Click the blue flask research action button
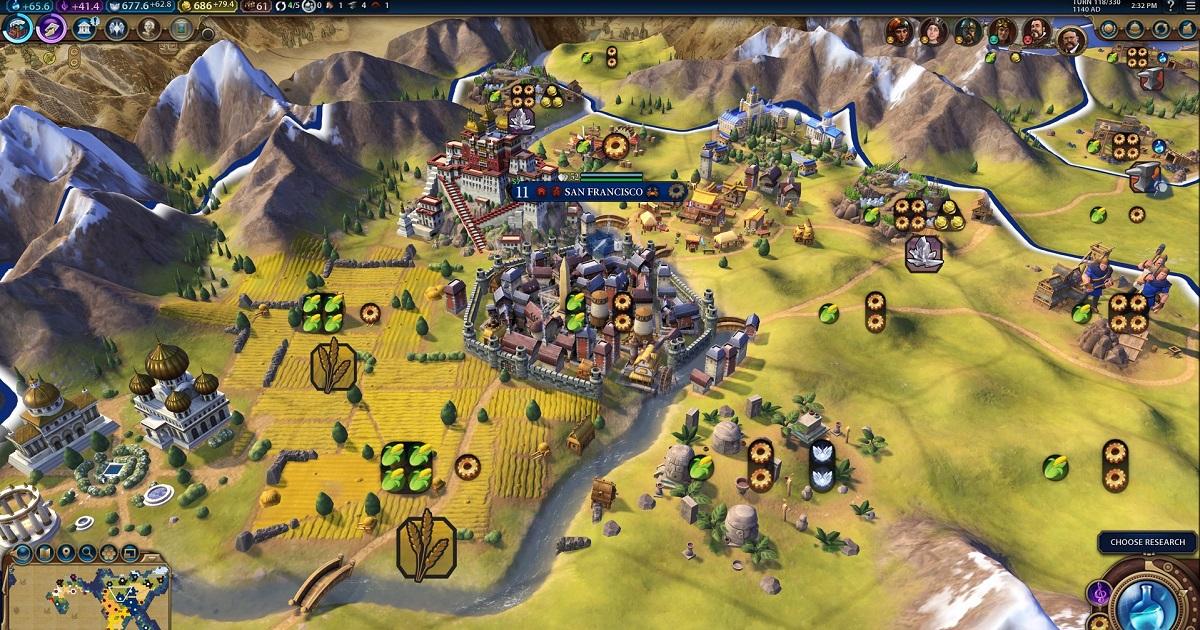This screenshot has height=630, width=1200. (x=1145, y=600)
